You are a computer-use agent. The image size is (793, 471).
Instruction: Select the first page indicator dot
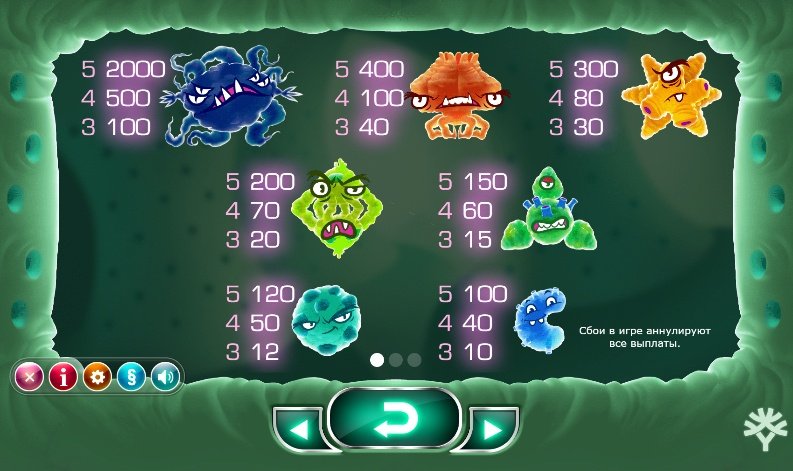(378, 359)
